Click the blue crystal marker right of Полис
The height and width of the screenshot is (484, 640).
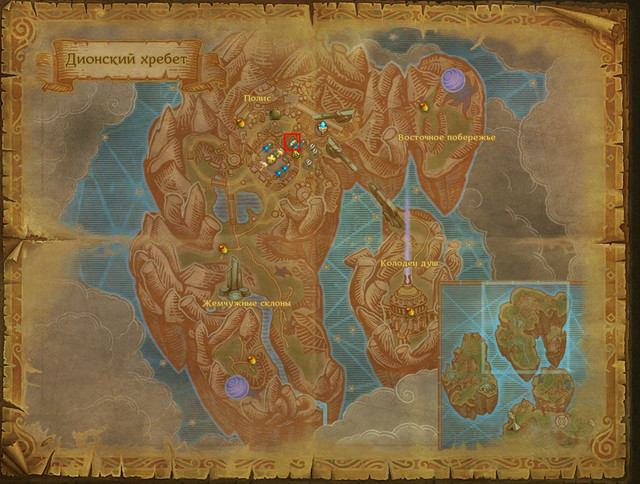(323, 127)
